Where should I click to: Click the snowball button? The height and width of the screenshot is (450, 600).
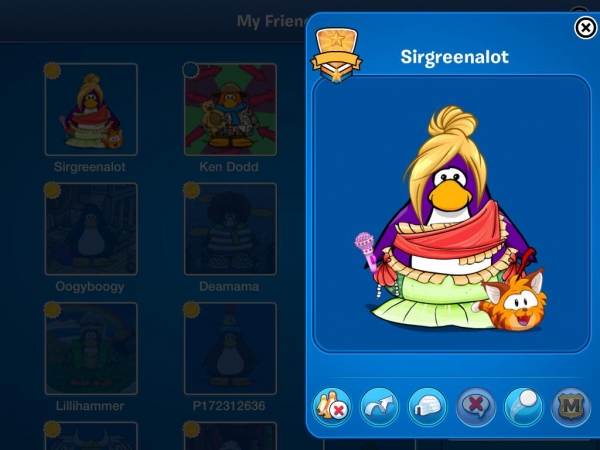(524, 406)
